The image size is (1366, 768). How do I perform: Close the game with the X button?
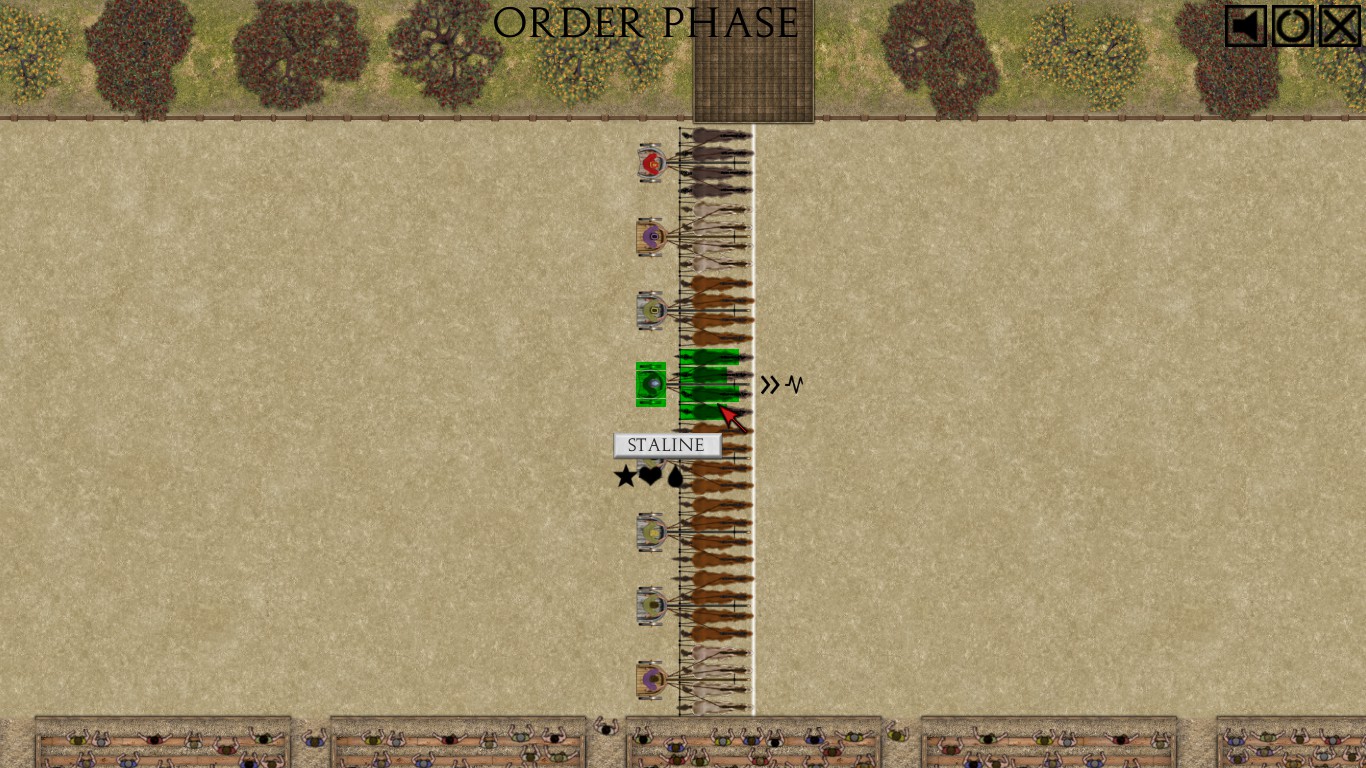[x=1340, y=26]
